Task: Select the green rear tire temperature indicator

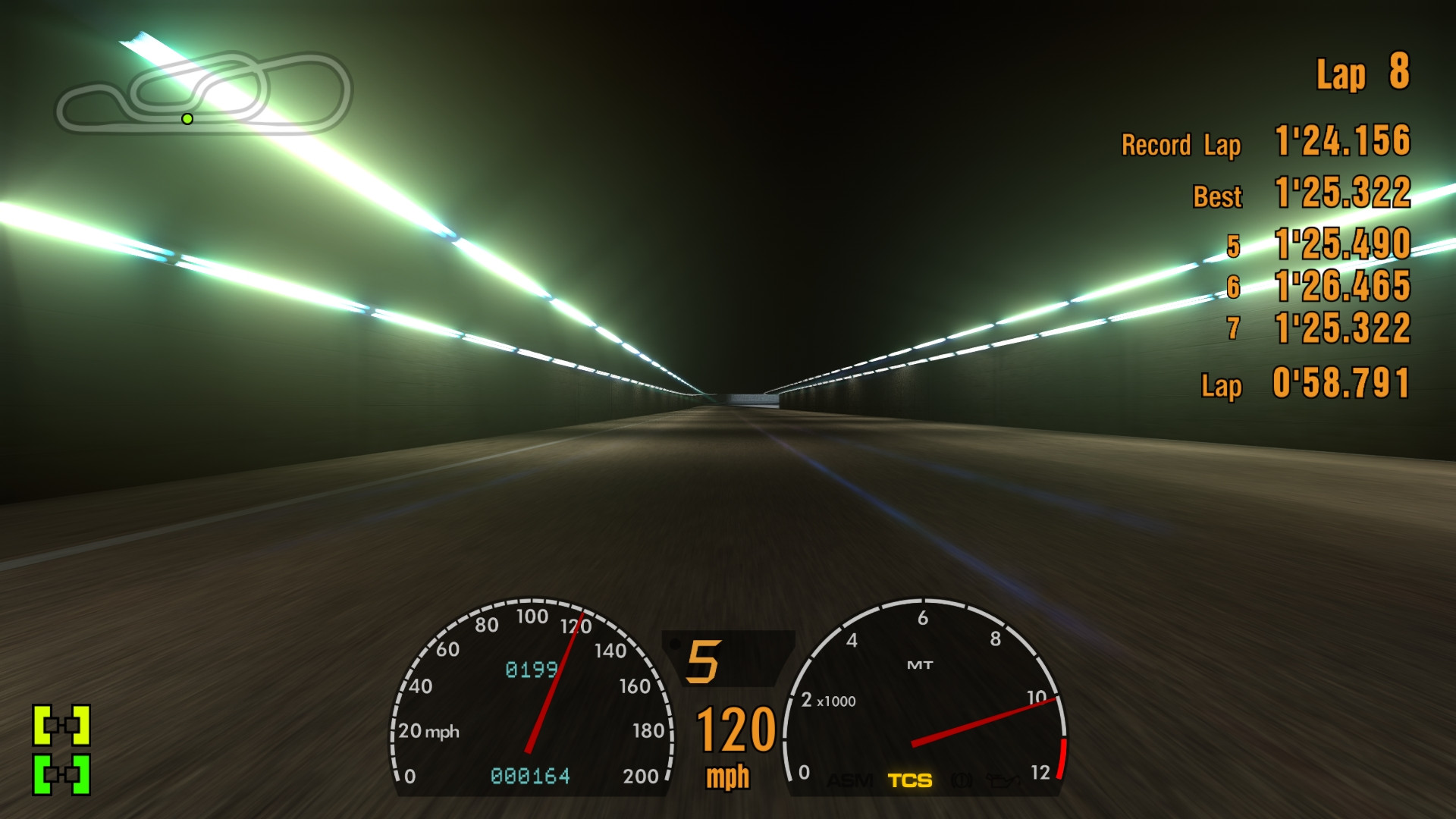Action: click(x=61, y=775)
